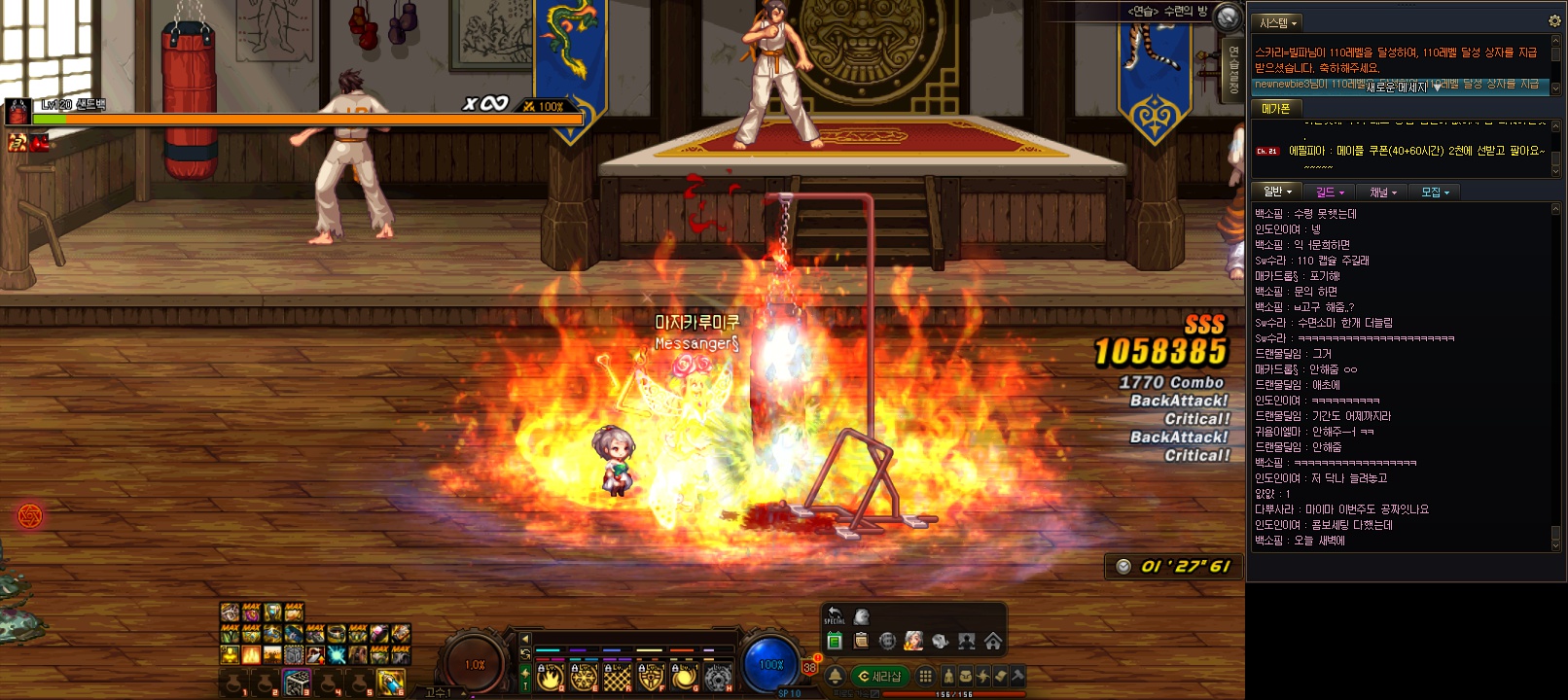Open the green calendar icon
This screenshot has width=1568, height=700.
point(835,641)
